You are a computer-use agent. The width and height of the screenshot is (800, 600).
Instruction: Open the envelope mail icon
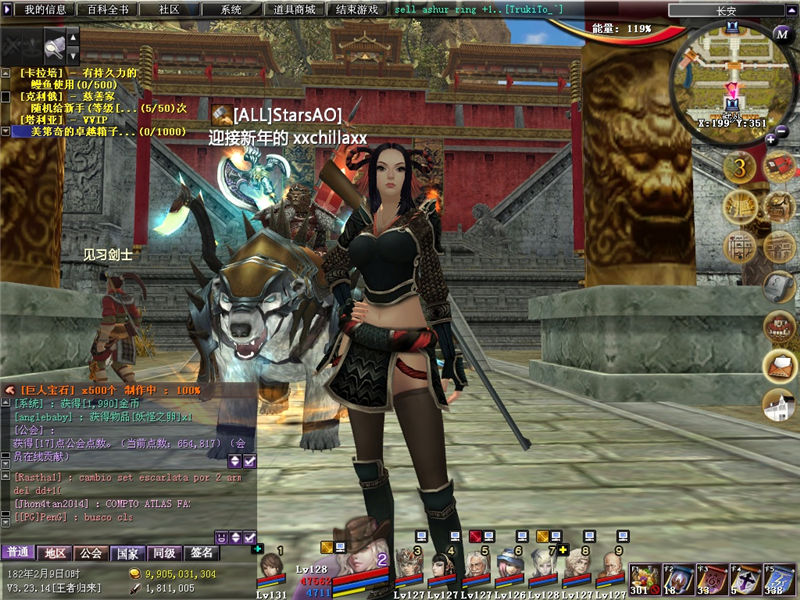(x=780, y=365)
